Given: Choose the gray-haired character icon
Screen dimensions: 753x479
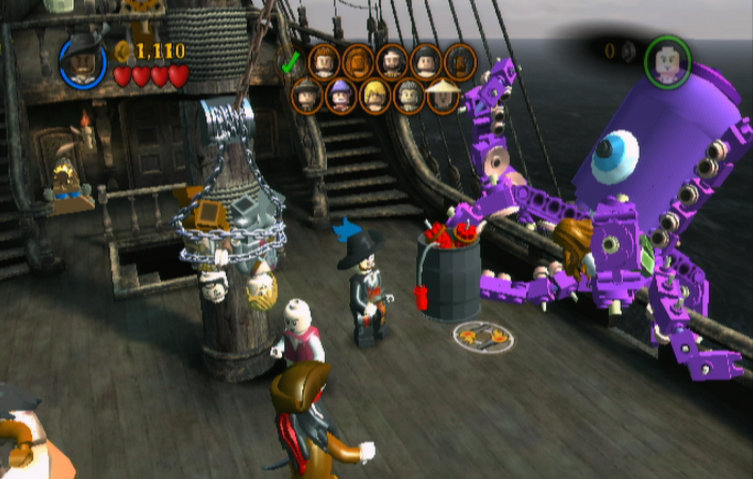Looking at the screenshot, I should coord(407,96).
